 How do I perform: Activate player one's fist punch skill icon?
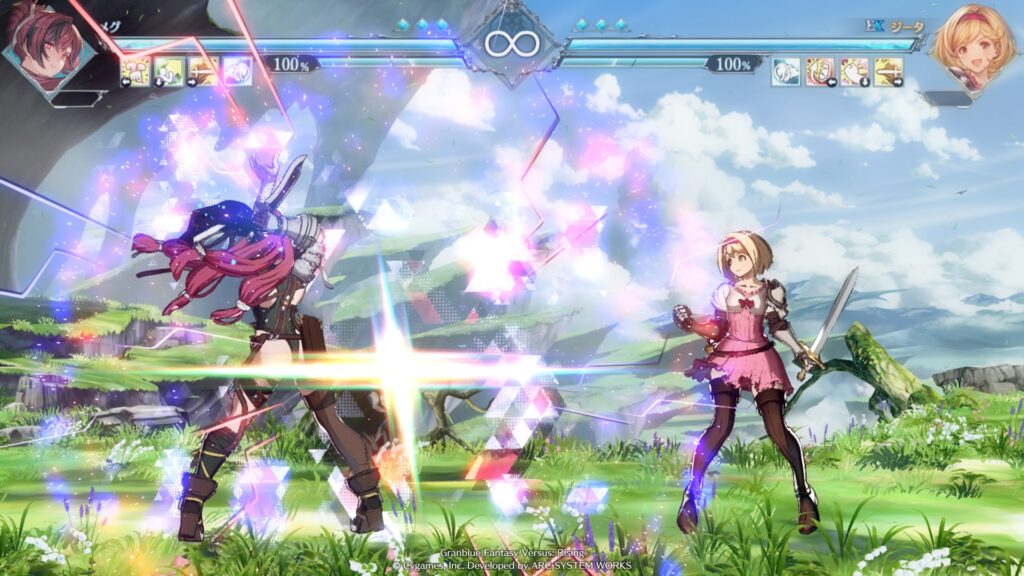point(136,70)
